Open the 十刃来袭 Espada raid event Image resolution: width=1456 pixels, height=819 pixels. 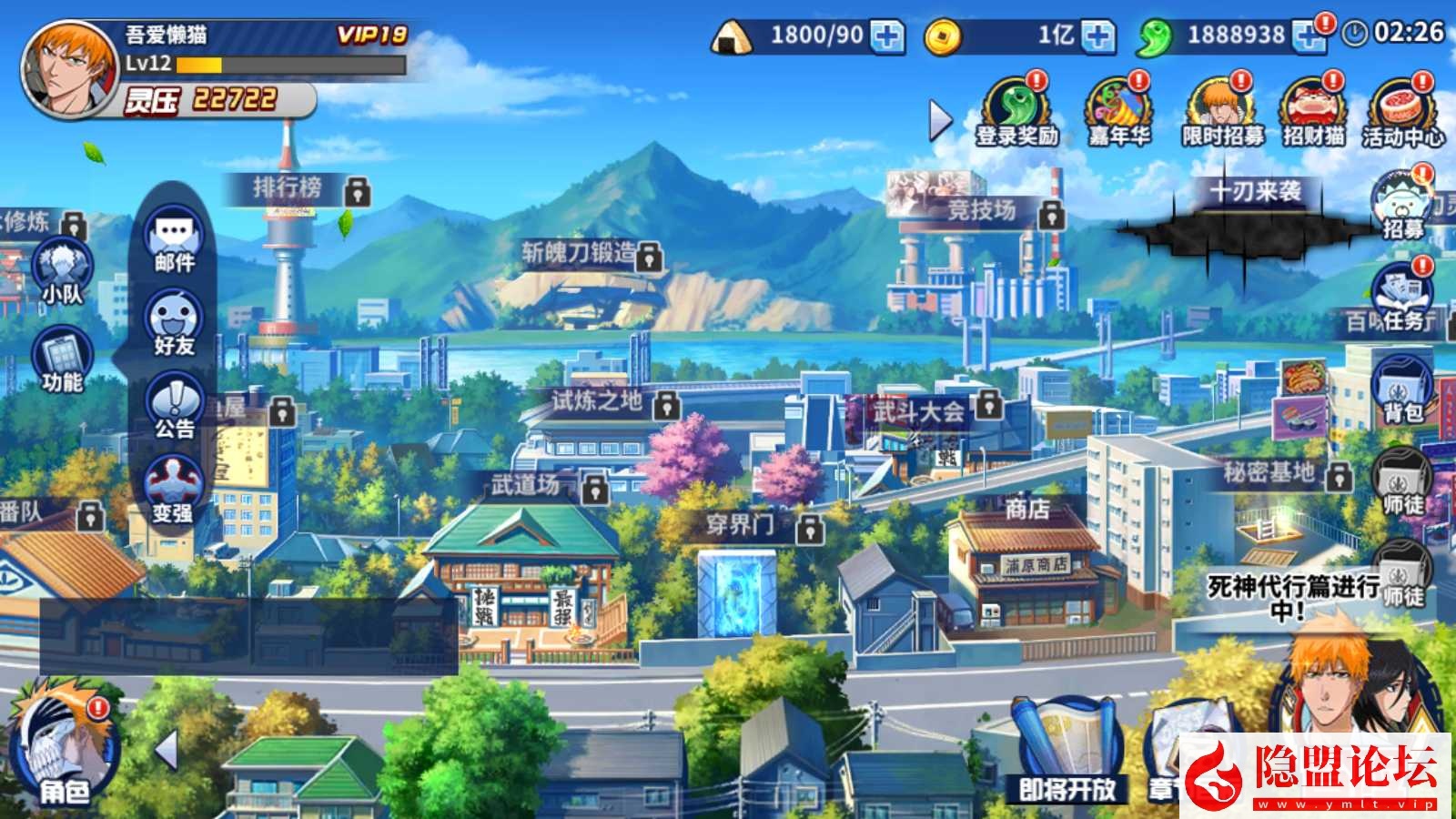(x=1255, y=217)
